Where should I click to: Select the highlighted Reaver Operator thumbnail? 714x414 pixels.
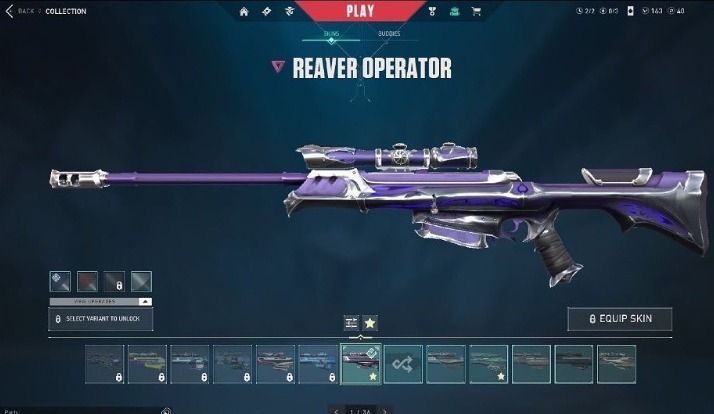tap(361, 364)
